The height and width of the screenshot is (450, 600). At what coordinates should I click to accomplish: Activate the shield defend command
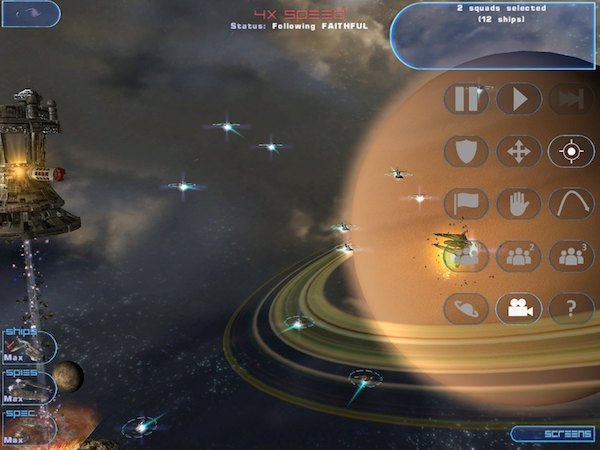pyautogui.click(x=466, y=152)
